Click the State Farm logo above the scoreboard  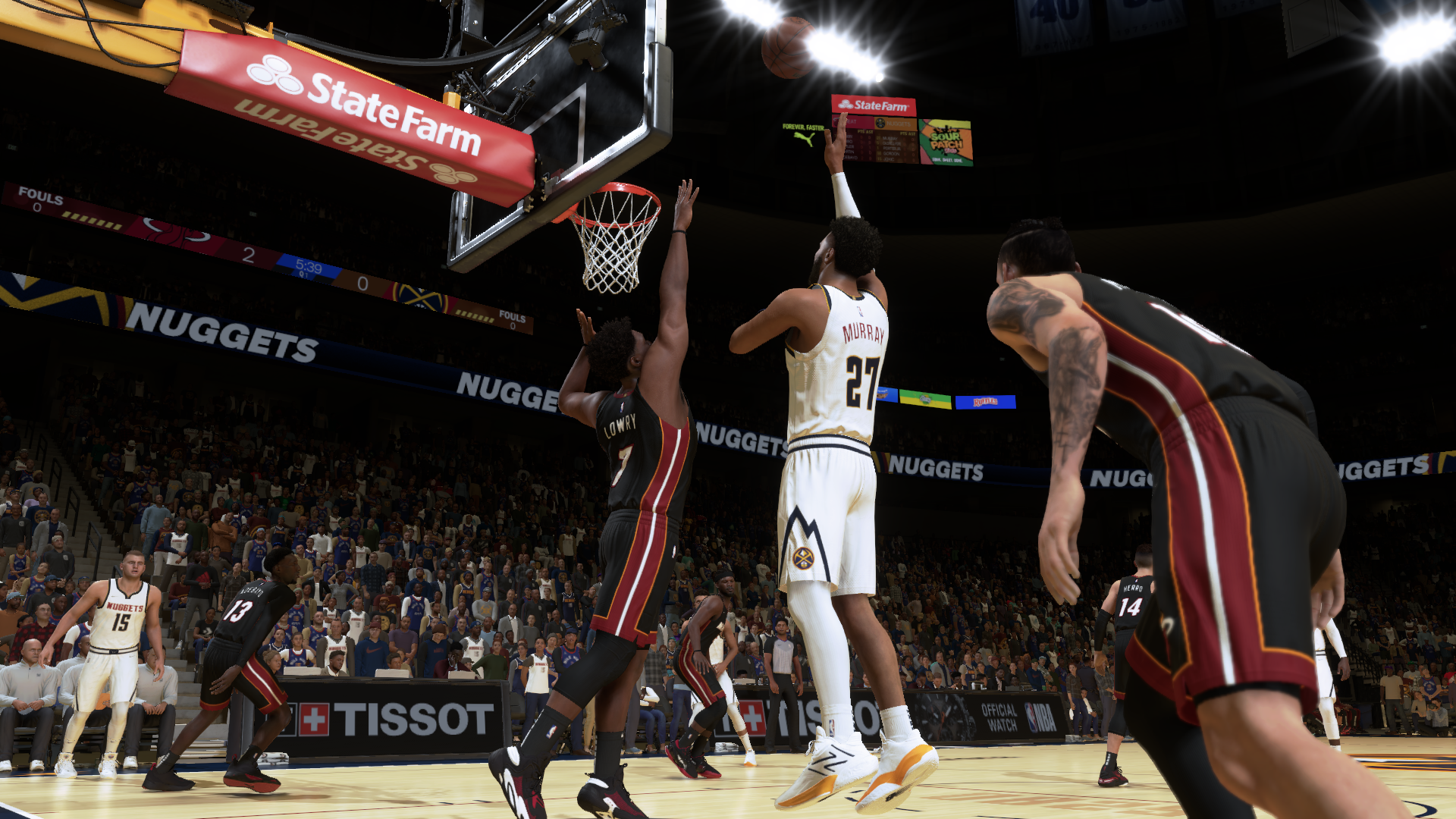[874, 105]
